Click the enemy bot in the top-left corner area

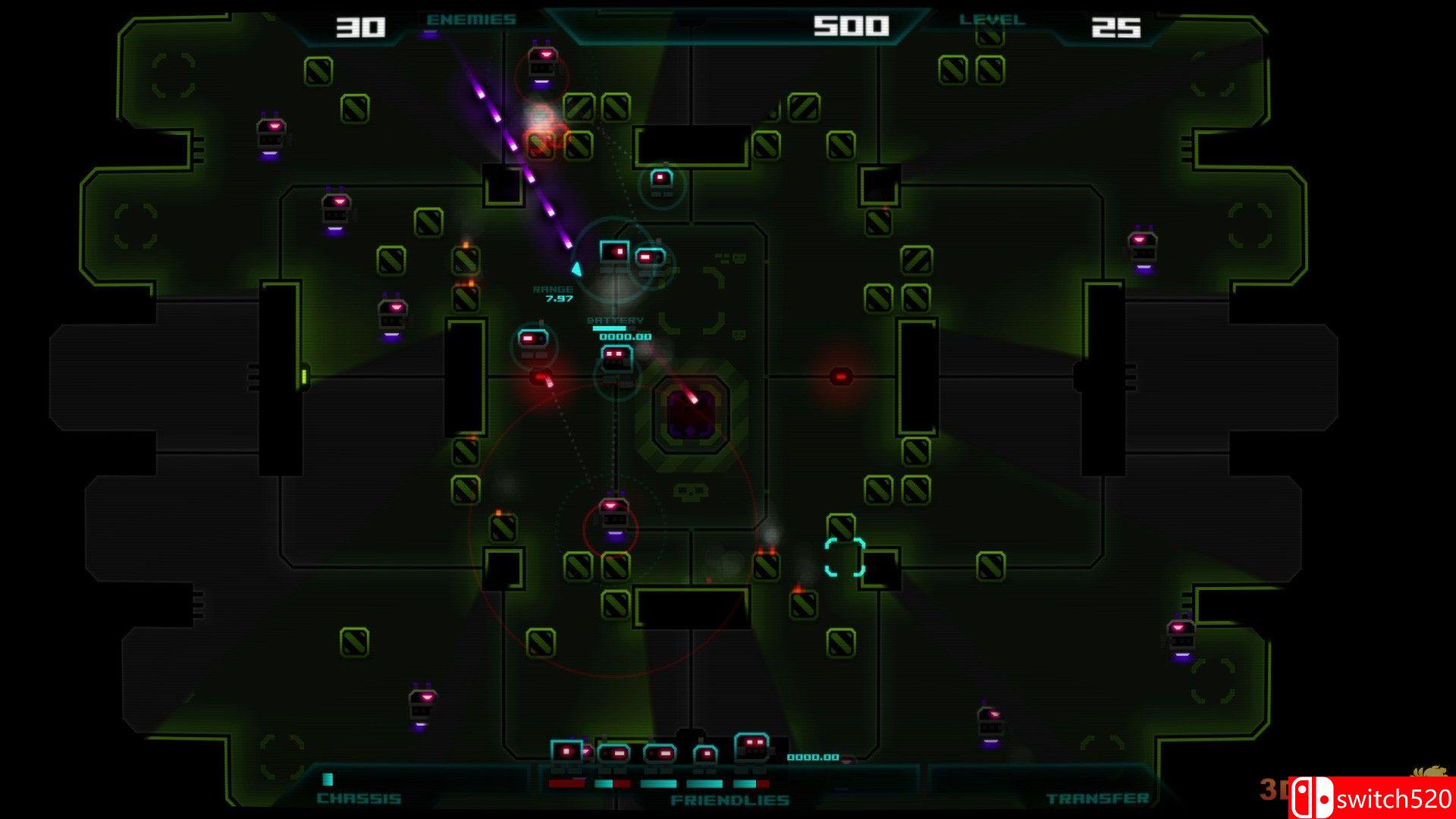pos(269,133)
